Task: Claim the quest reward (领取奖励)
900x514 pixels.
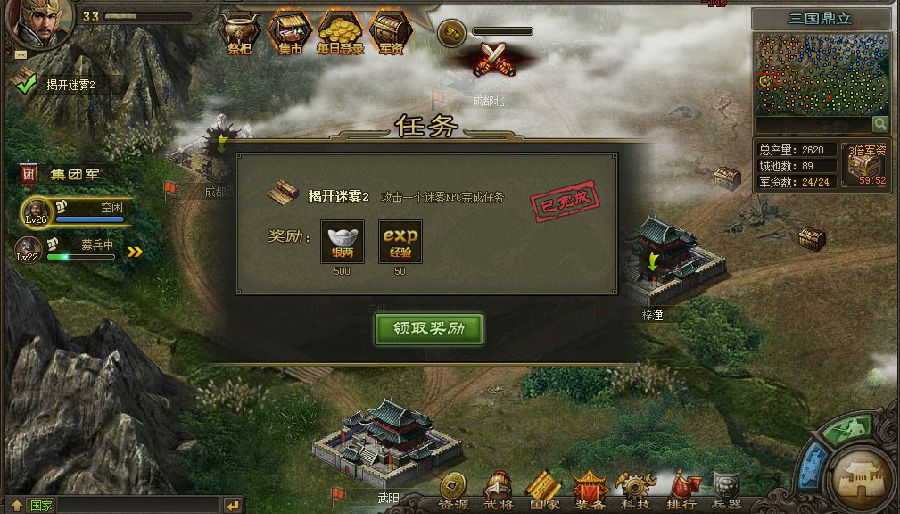Action: pos(430,329)
